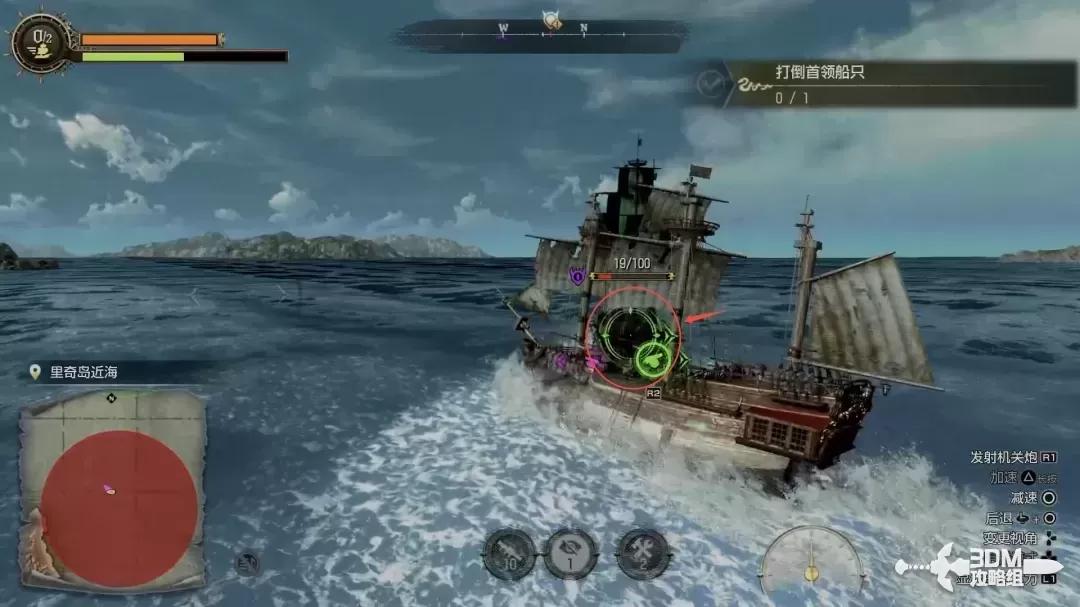
Task: Select the machine gun weapon icon
Action: click(x=510, y=553)
